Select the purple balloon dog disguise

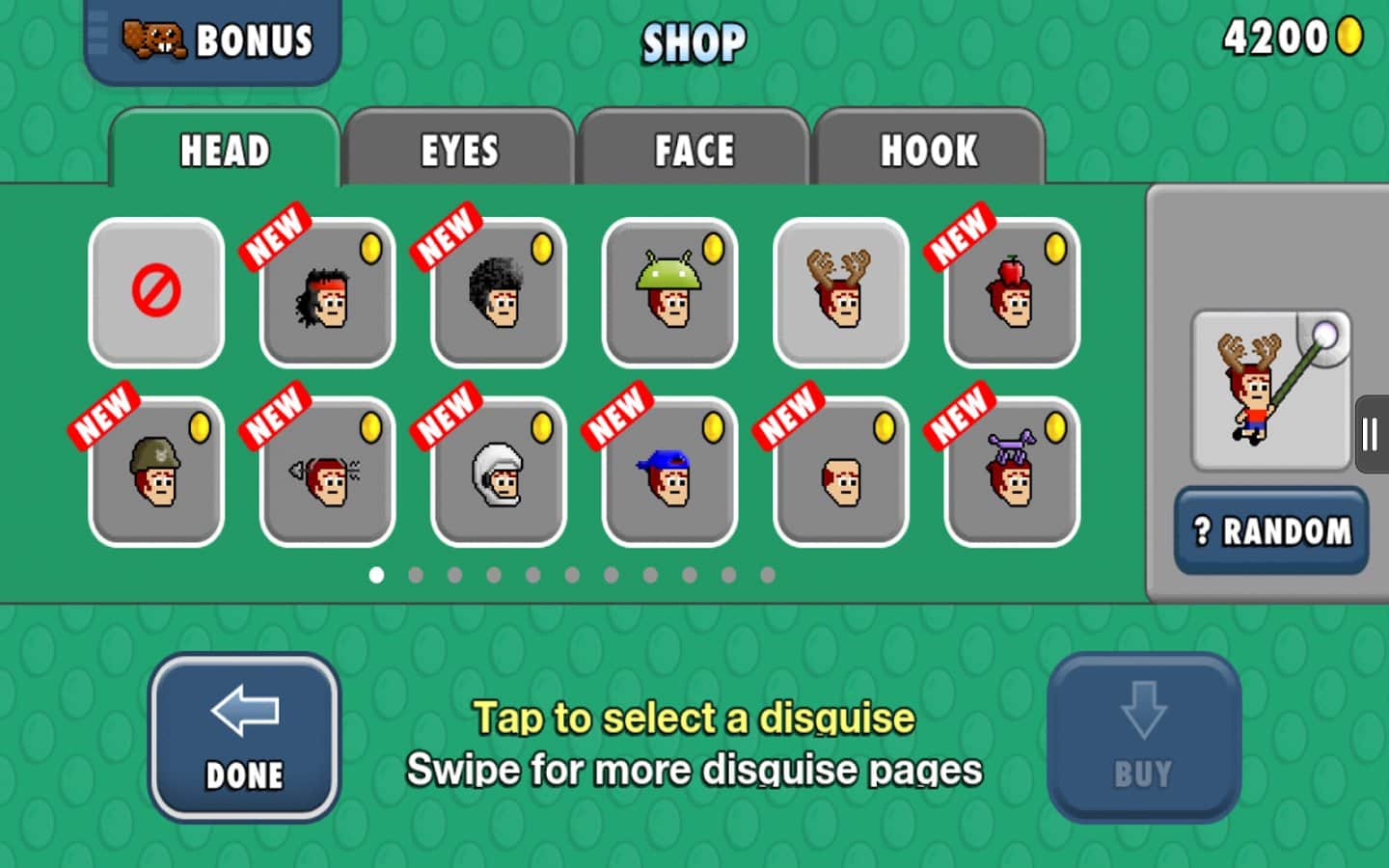pyautogui.click(x=1012, y=472)
